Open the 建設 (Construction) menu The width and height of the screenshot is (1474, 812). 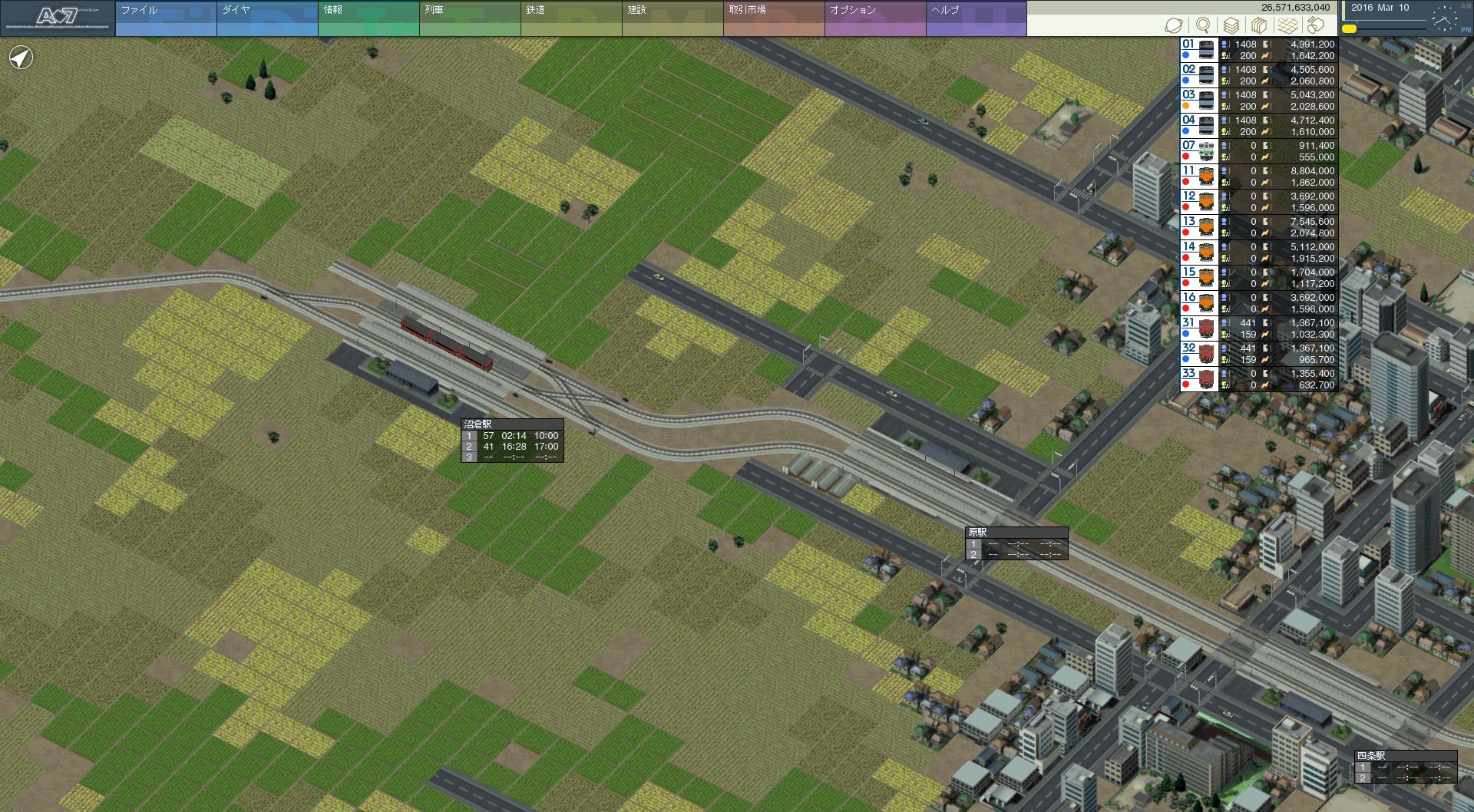[x=672, y=18]
